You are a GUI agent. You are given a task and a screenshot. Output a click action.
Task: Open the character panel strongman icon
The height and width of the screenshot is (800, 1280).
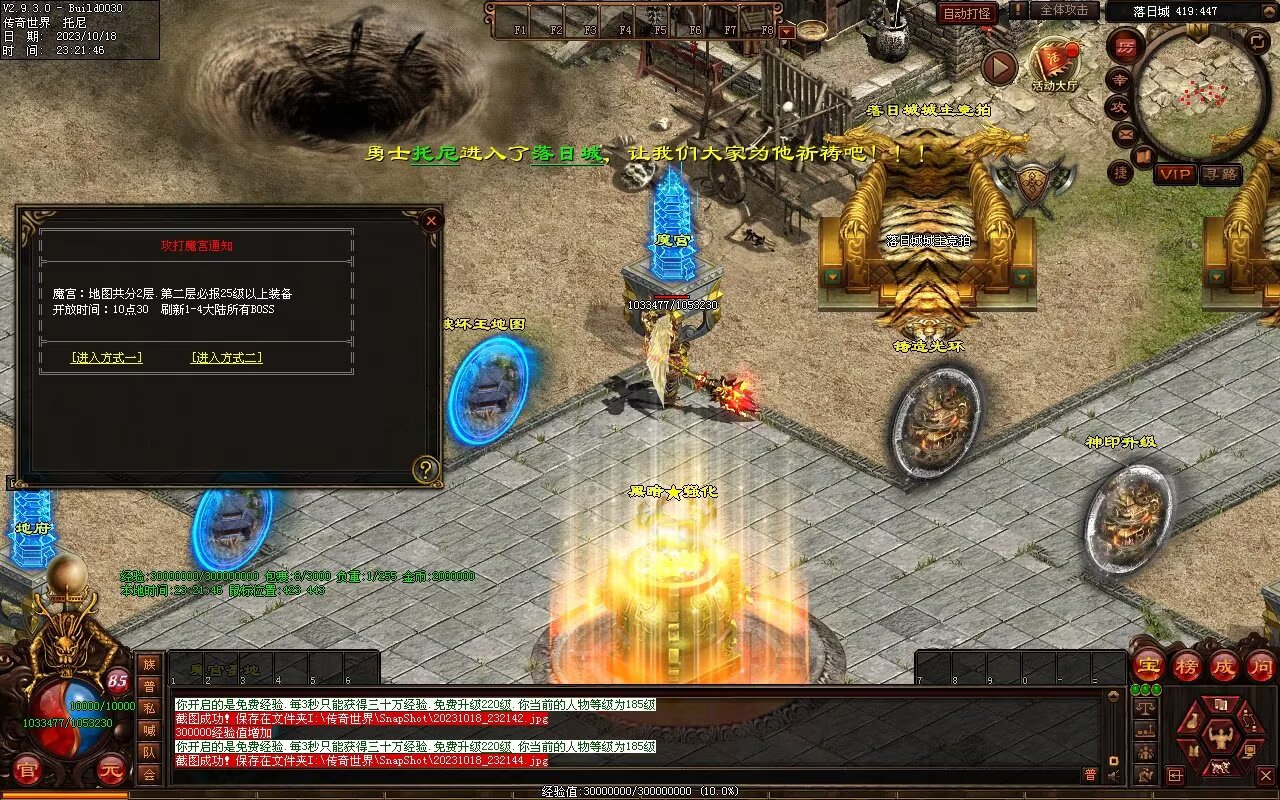(1219, 739)
